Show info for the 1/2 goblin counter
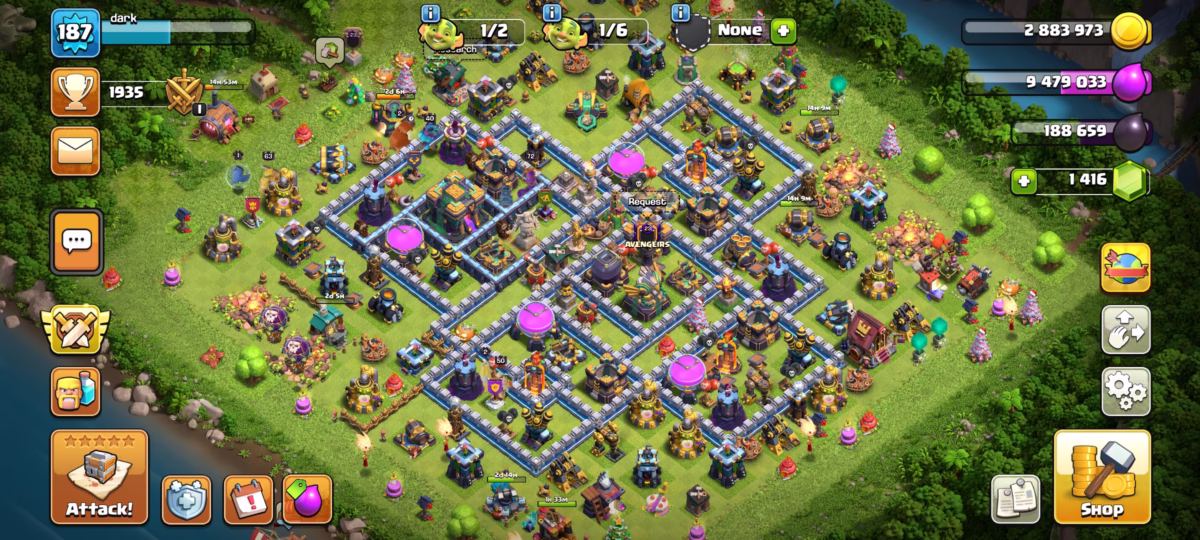The image size is (1200, 540). [431, 14]
